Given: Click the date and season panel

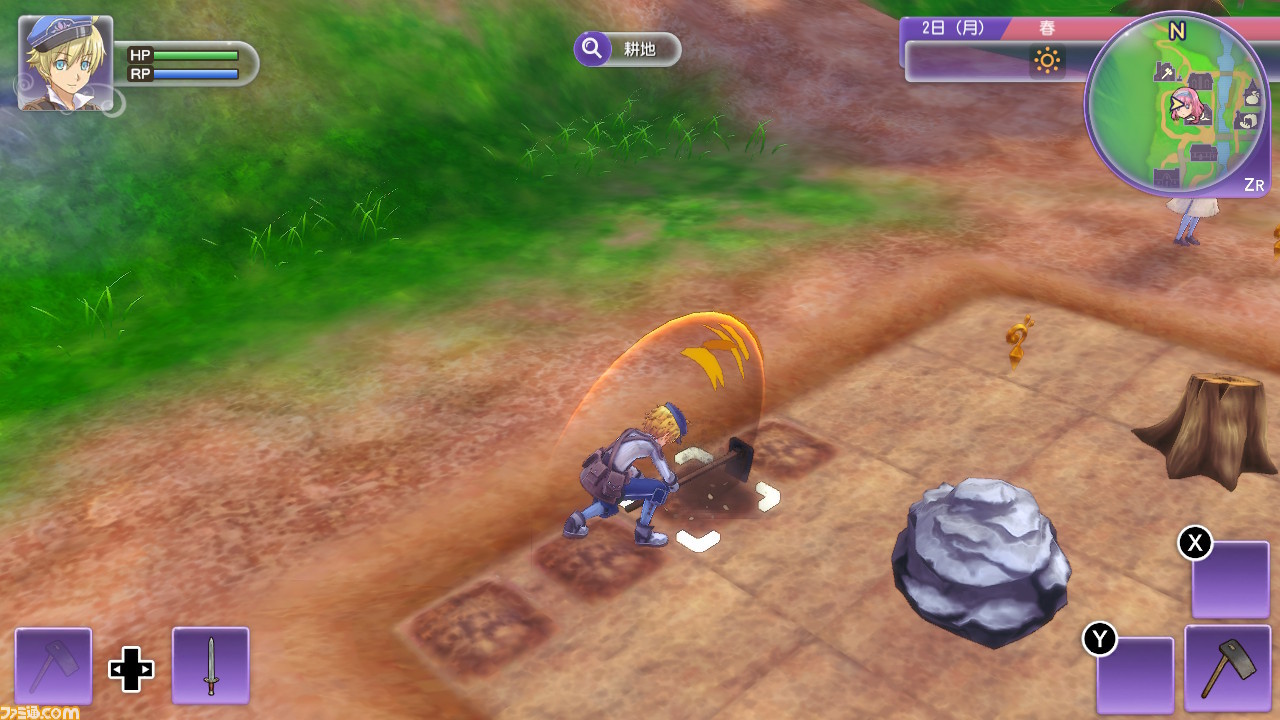Looking at the screenshot, I should click(990, 29).
